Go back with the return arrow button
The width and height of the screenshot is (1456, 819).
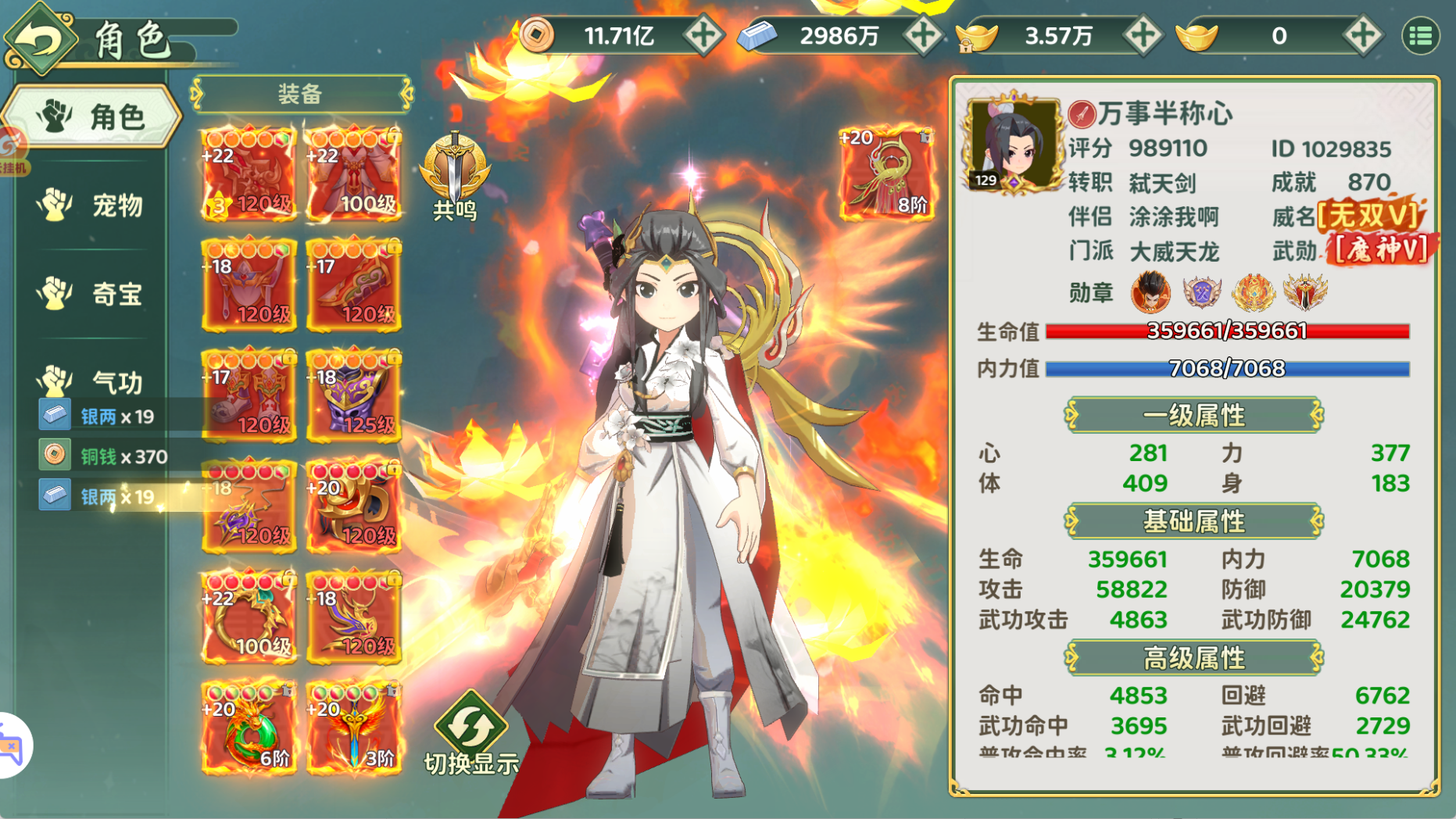tap(39, 38)
